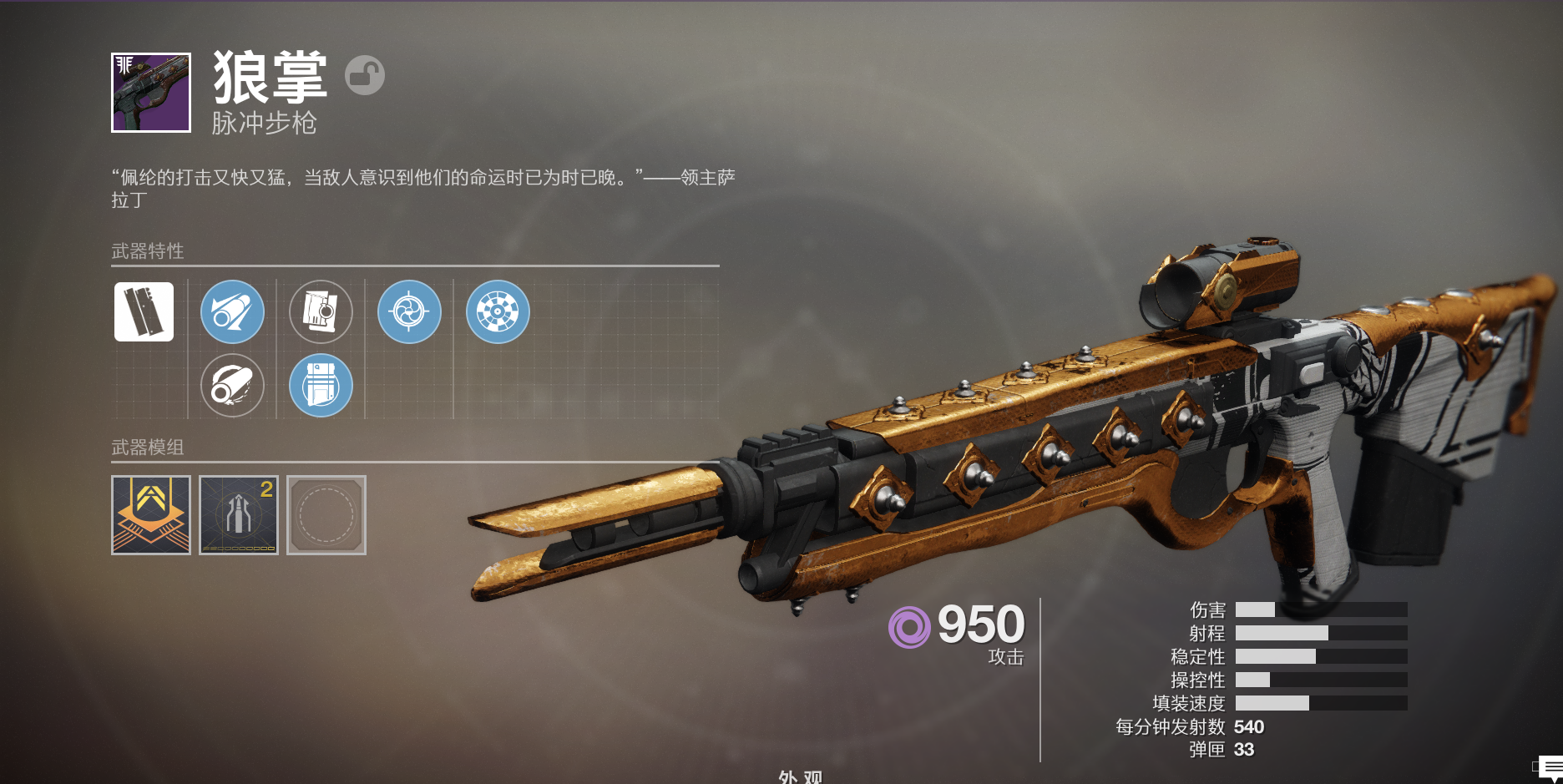Select the lower blue magazine perk
Image resolution: width=1563 pixels, height=784 pixels.
click(321, 385)
